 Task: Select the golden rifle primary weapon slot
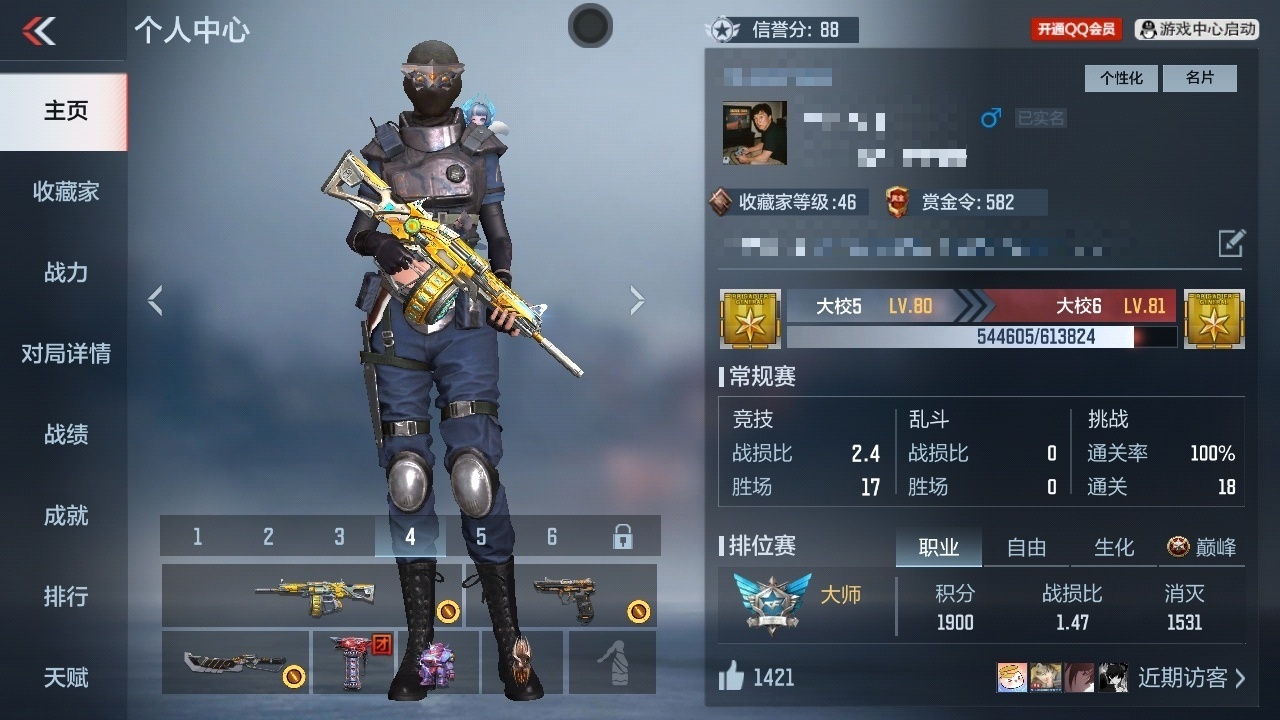pyautogui.click(x=312, y=596)
